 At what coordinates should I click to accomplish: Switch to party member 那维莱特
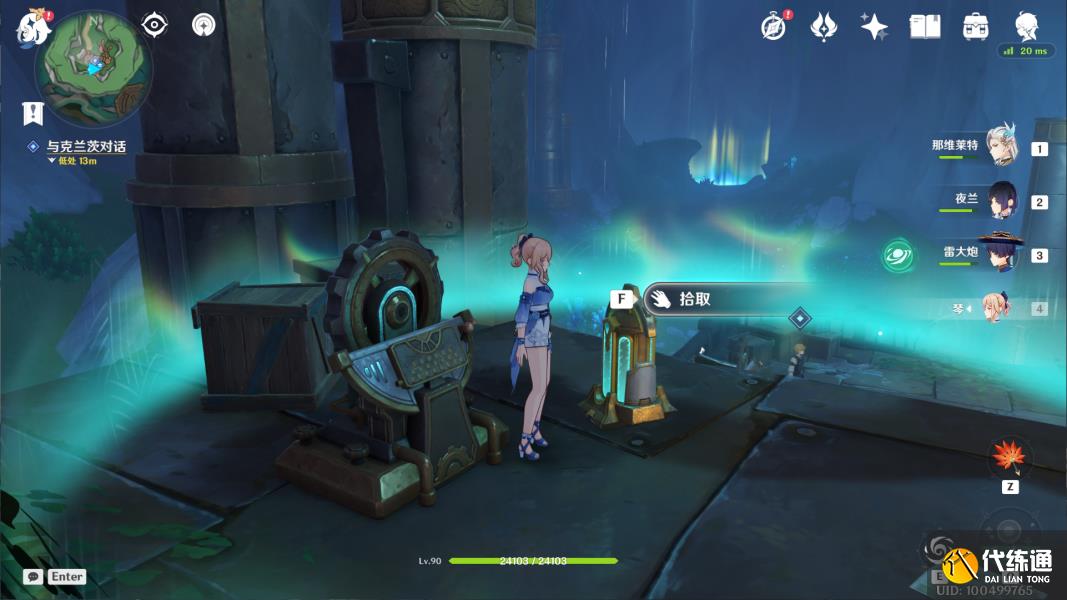point(1001,147)
